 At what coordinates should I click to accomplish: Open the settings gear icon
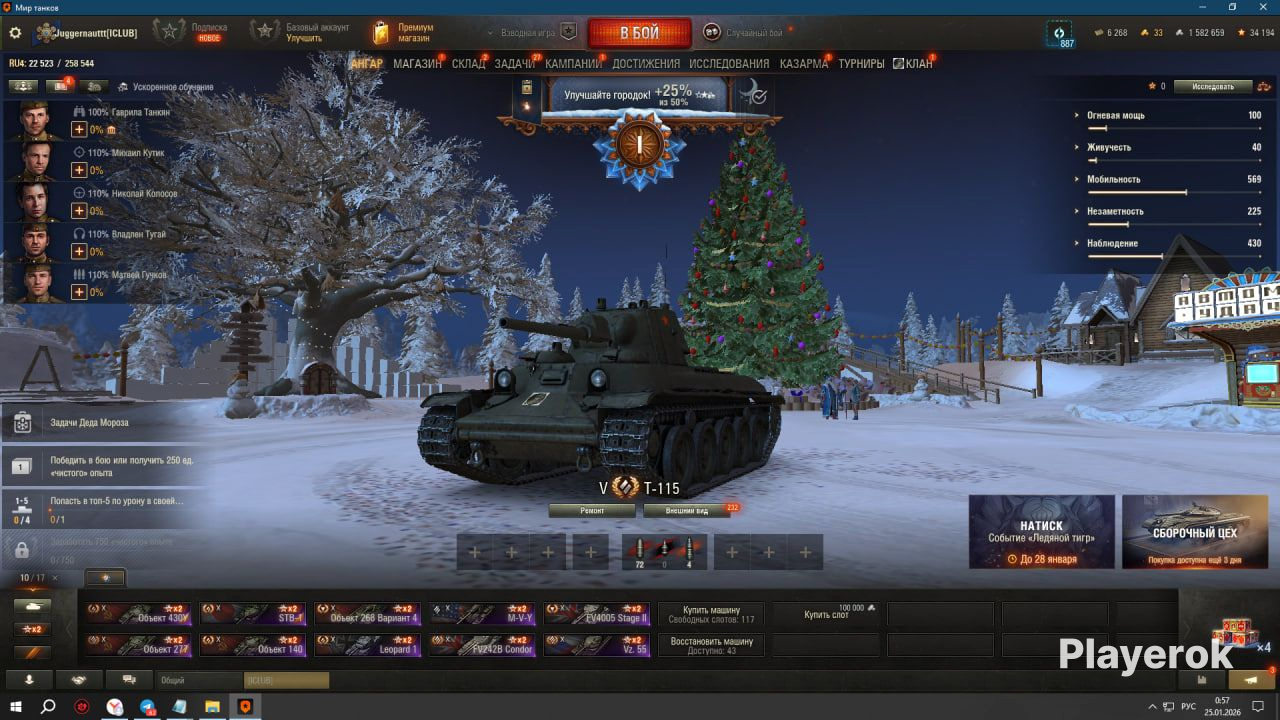coord(15,33)
